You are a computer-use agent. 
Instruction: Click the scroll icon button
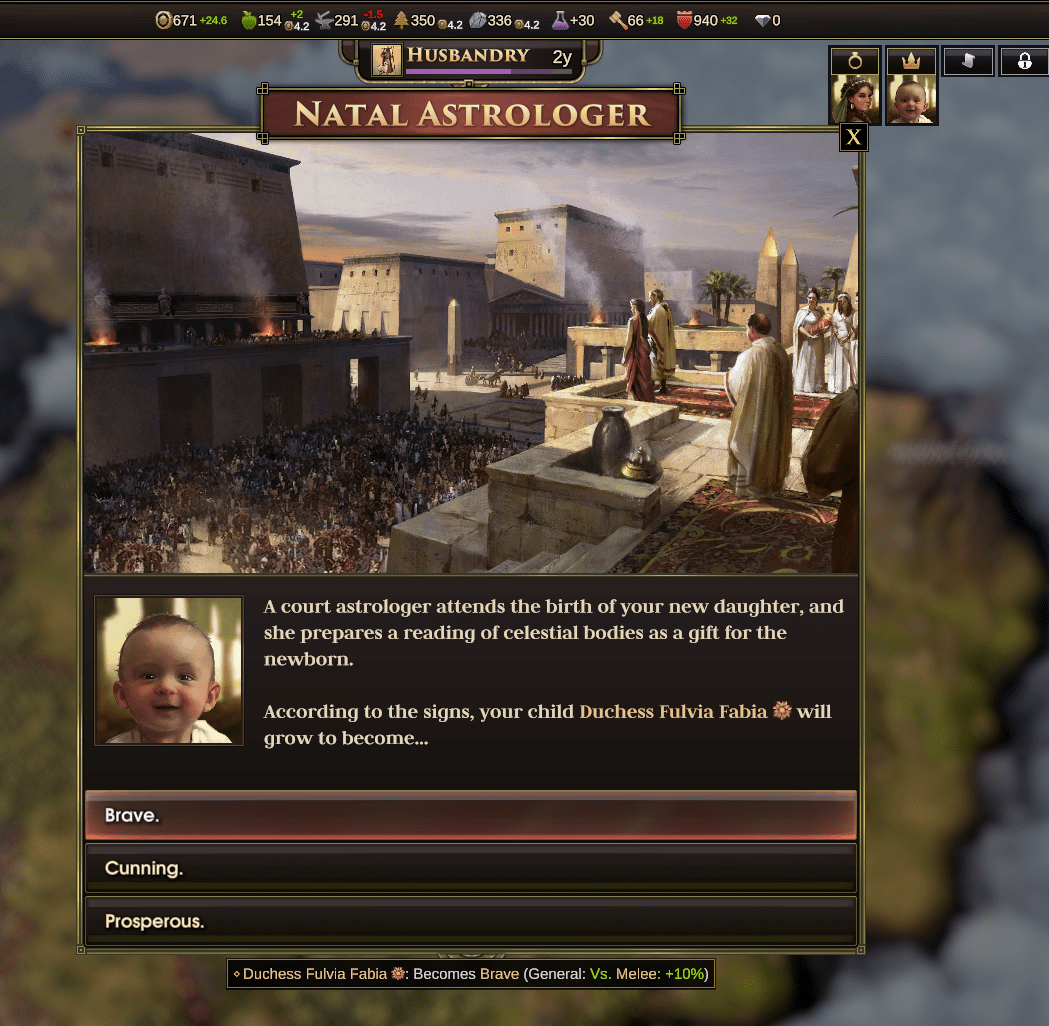968,61
